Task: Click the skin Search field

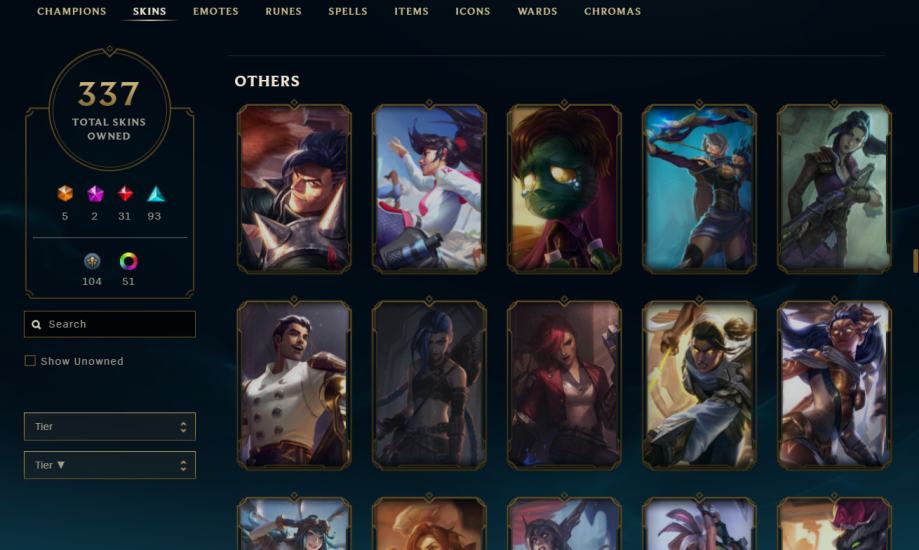Action: coord(110,324)
